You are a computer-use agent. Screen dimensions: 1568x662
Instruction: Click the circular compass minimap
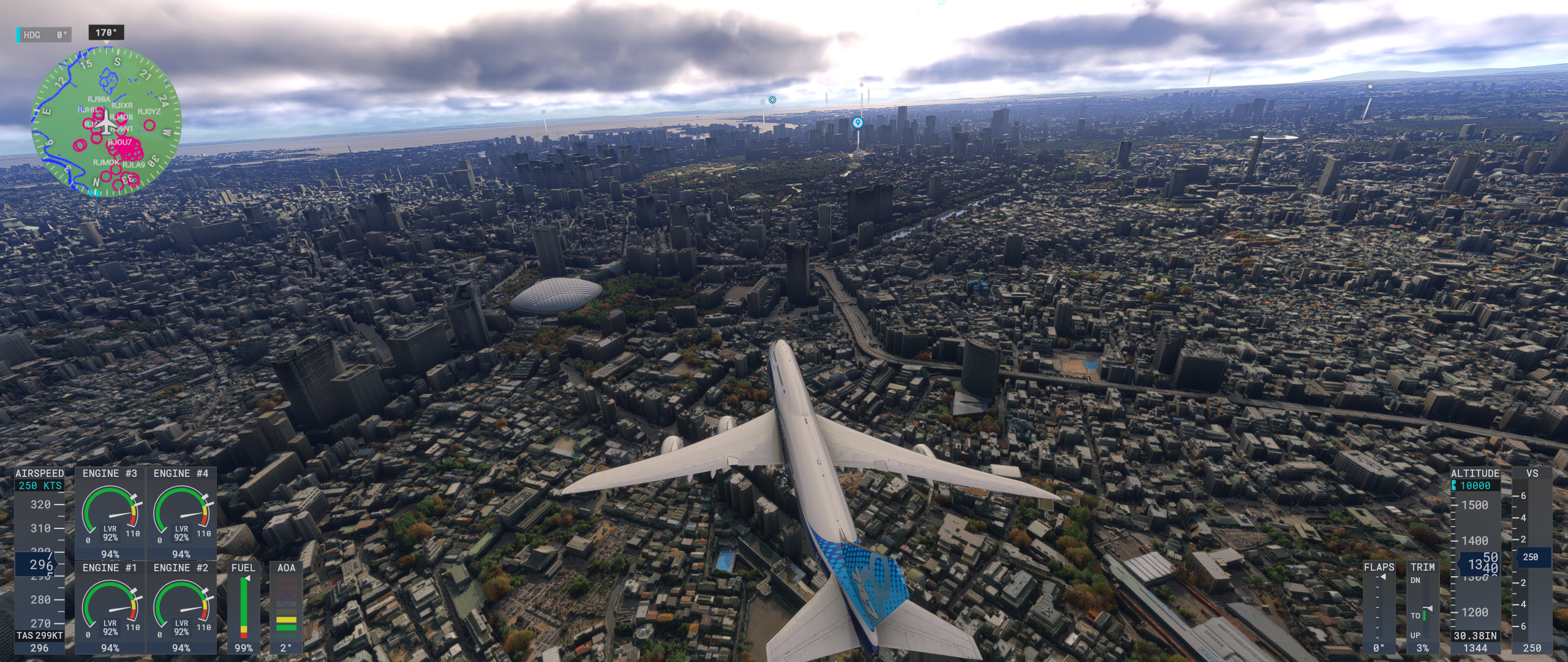pos(107,123)
